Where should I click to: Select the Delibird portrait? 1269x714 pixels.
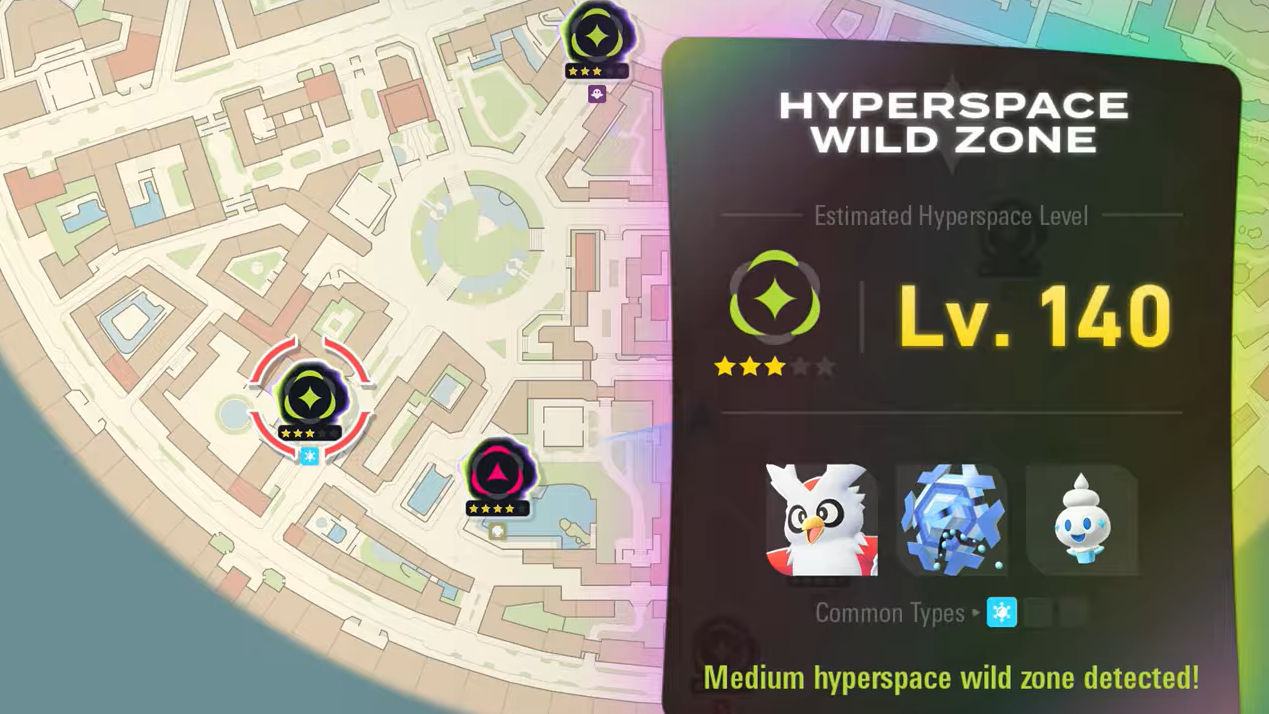point(821,520)
